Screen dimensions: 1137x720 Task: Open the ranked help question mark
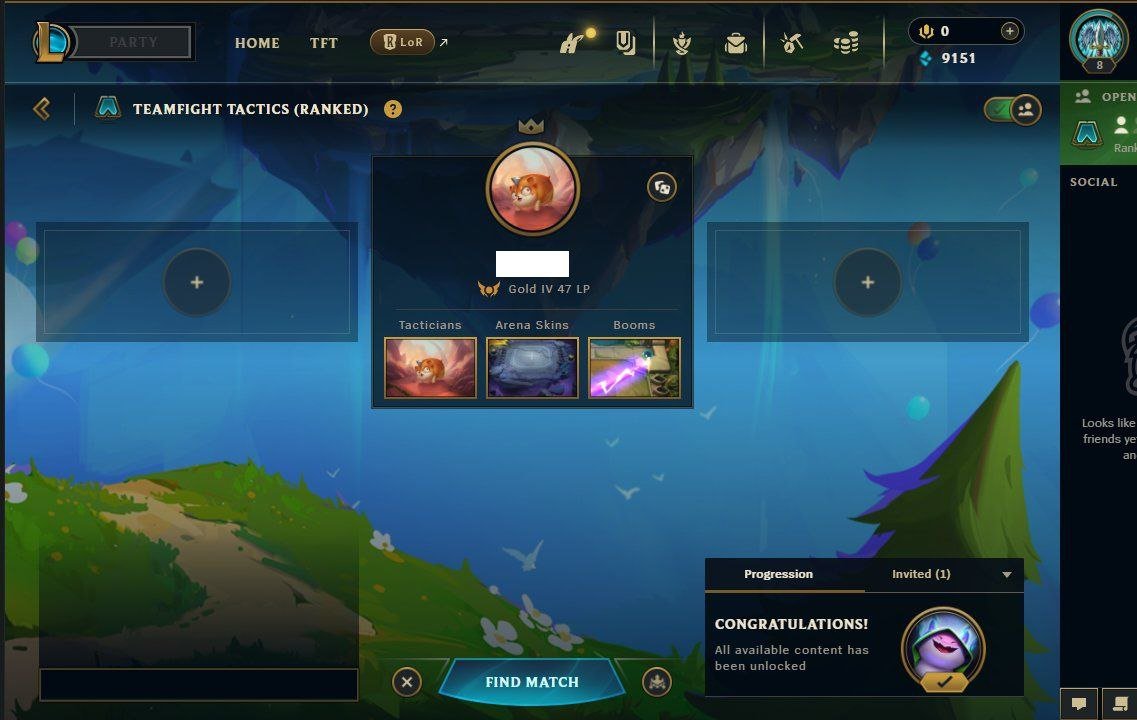(393, 109)
